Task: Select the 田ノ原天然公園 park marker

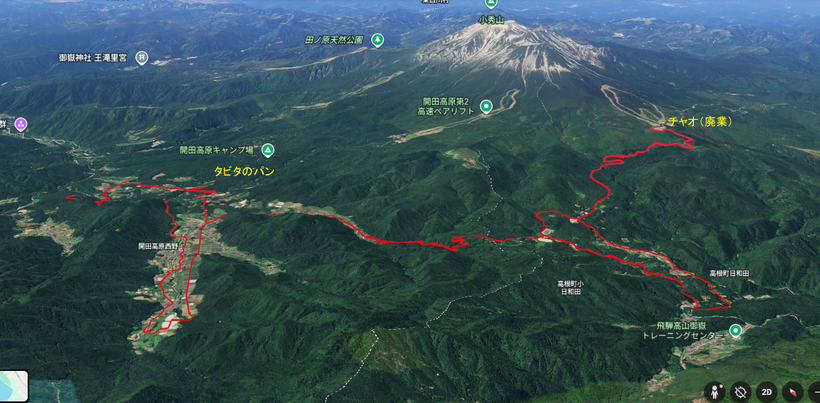Action: click(378, 40)
